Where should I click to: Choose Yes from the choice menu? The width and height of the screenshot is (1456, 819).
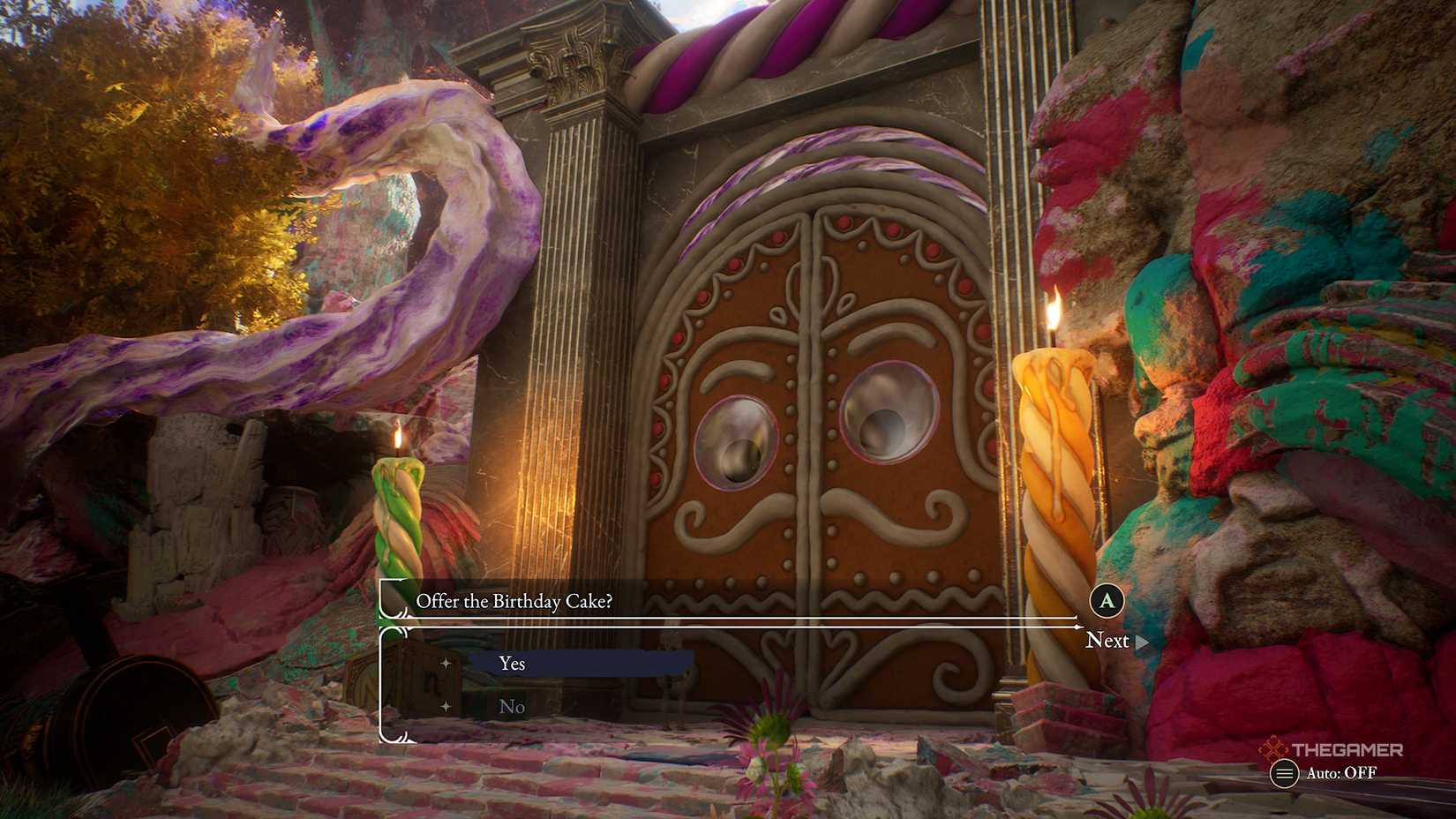[510, 663]
